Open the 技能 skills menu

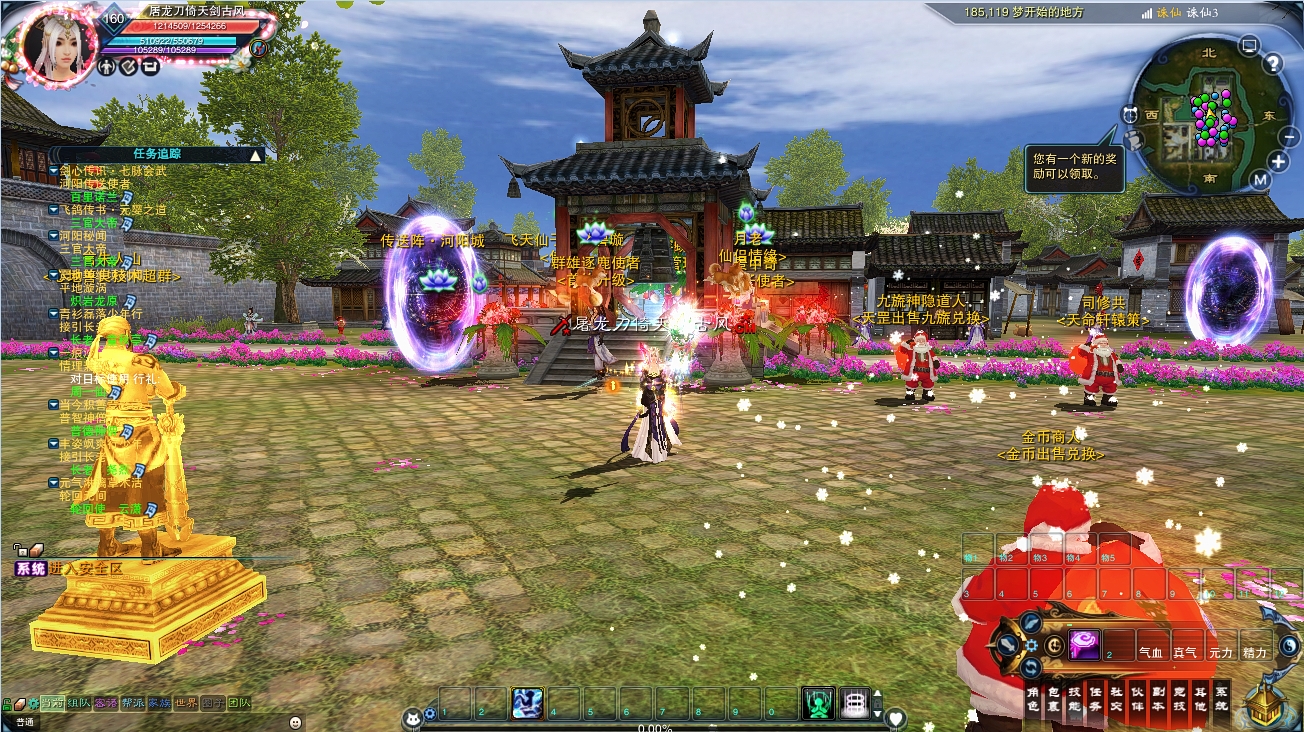click(x=1073, y=699)
